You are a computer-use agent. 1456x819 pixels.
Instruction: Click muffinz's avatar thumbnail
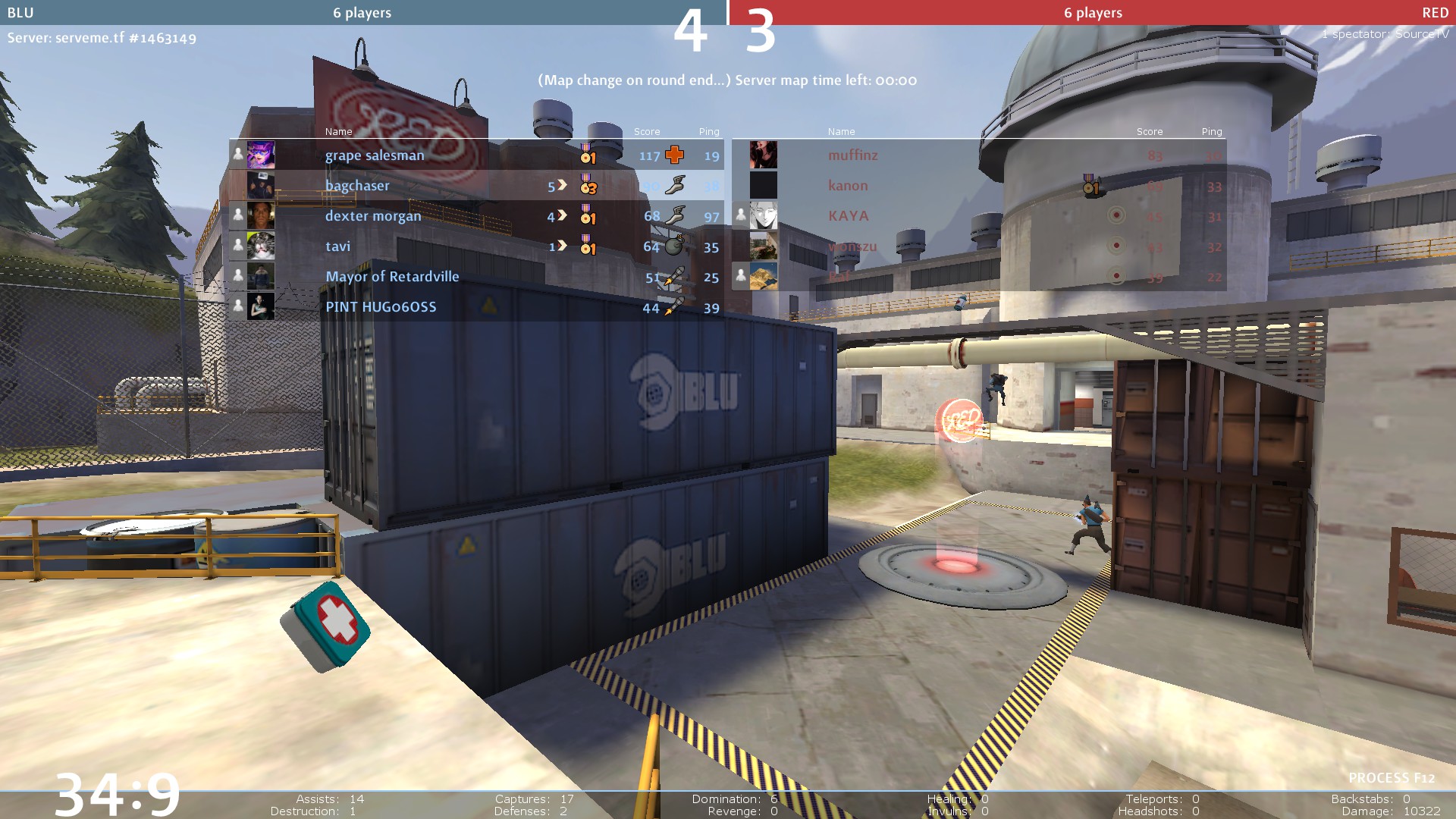point(764,155)
